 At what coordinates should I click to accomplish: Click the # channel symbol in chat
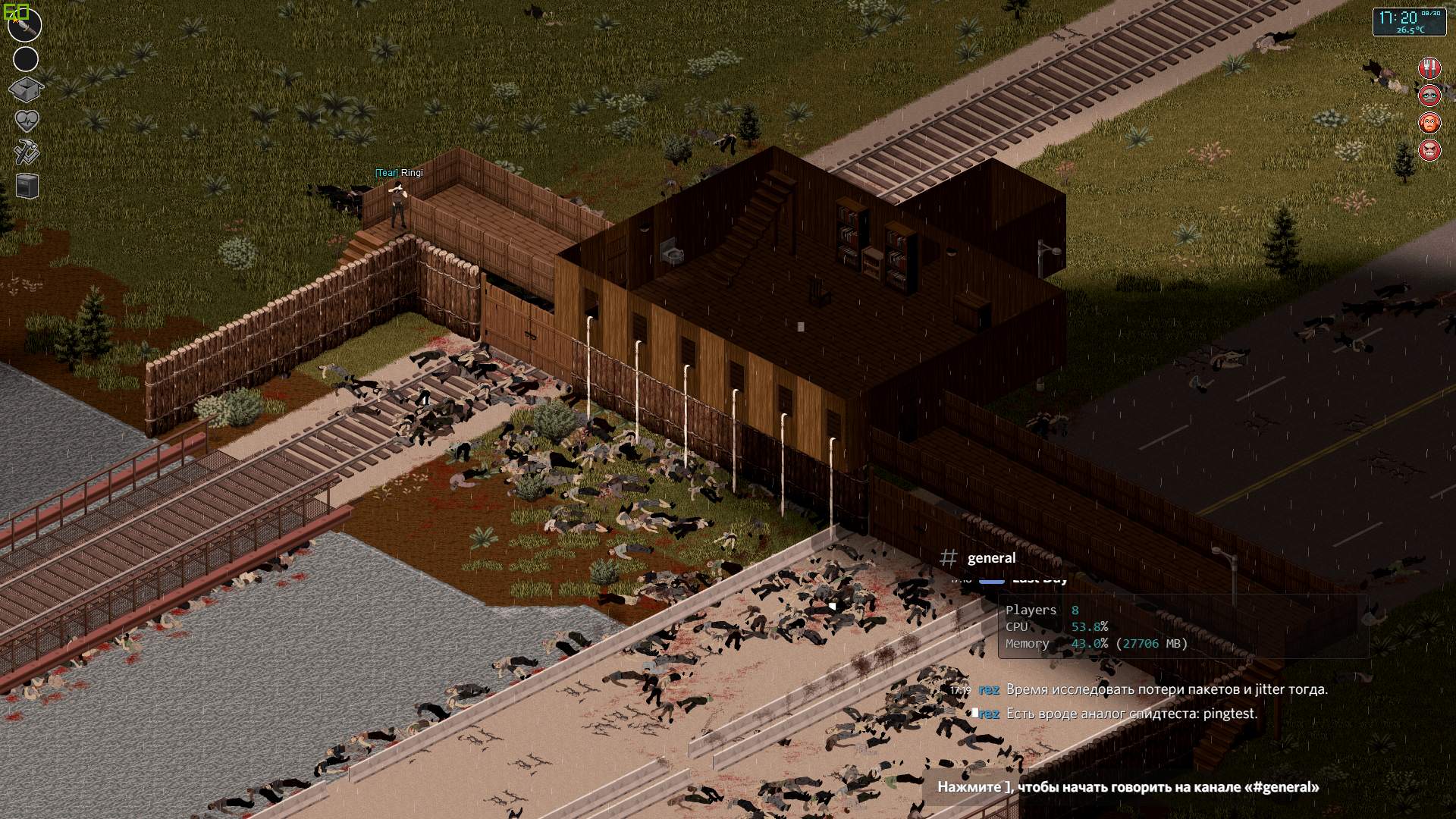[x=950, y=557]
